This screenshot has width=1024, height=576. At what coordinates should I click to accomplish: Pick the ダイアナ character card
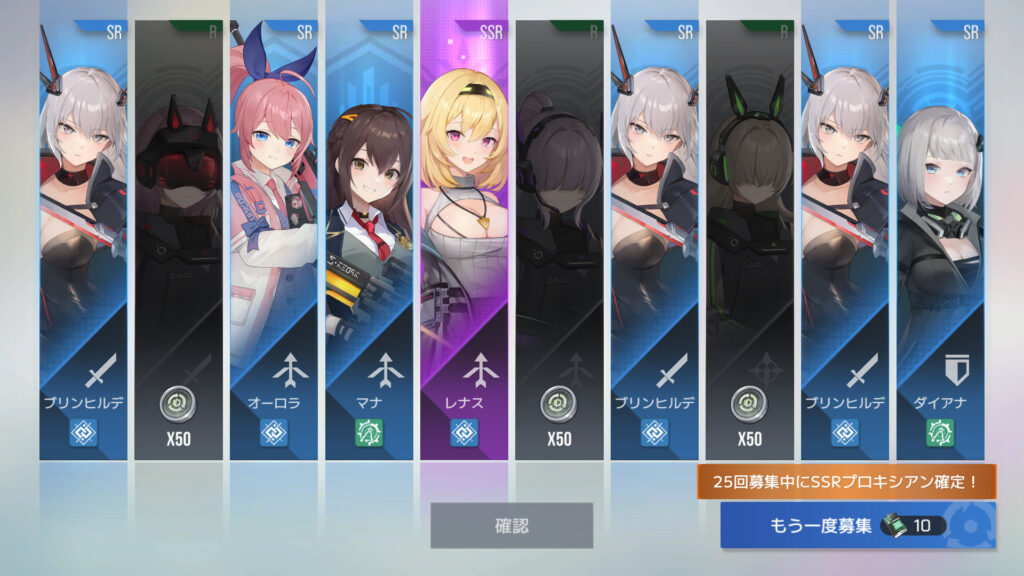click(x=939, y=240)
